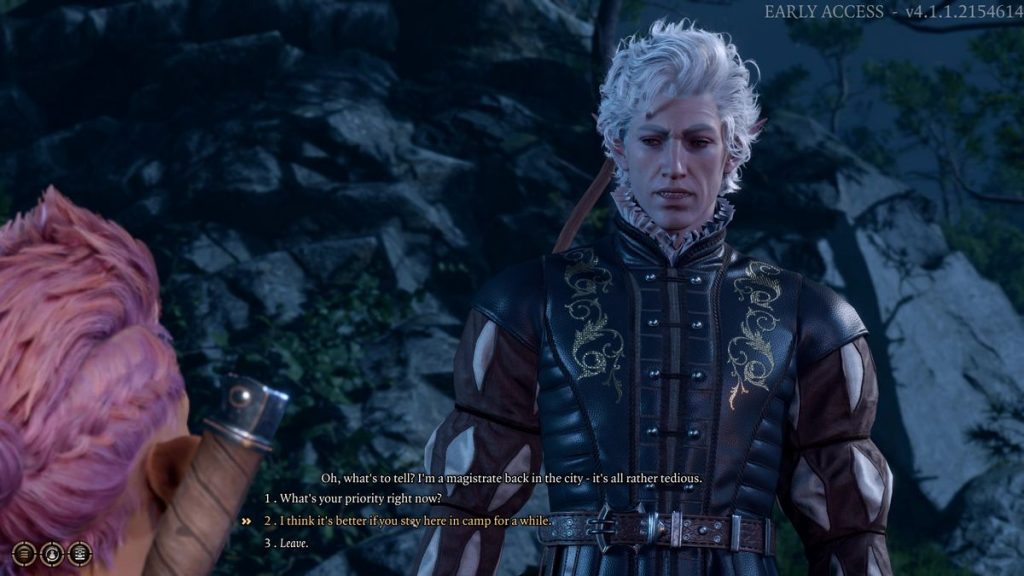Select the "stay here in camp" dialogue option

(415, 521)
